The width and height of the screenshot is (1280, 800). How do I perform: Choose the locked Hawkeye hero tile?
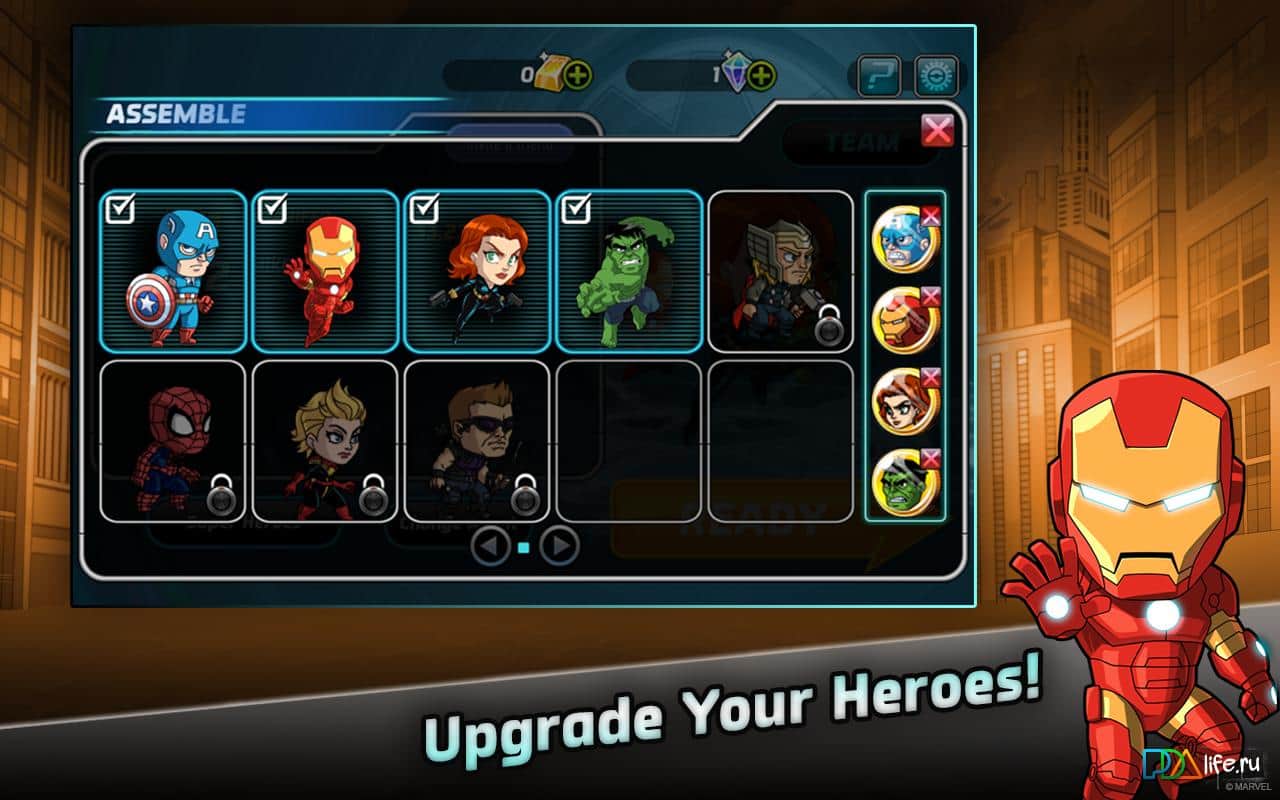point(477,441)
